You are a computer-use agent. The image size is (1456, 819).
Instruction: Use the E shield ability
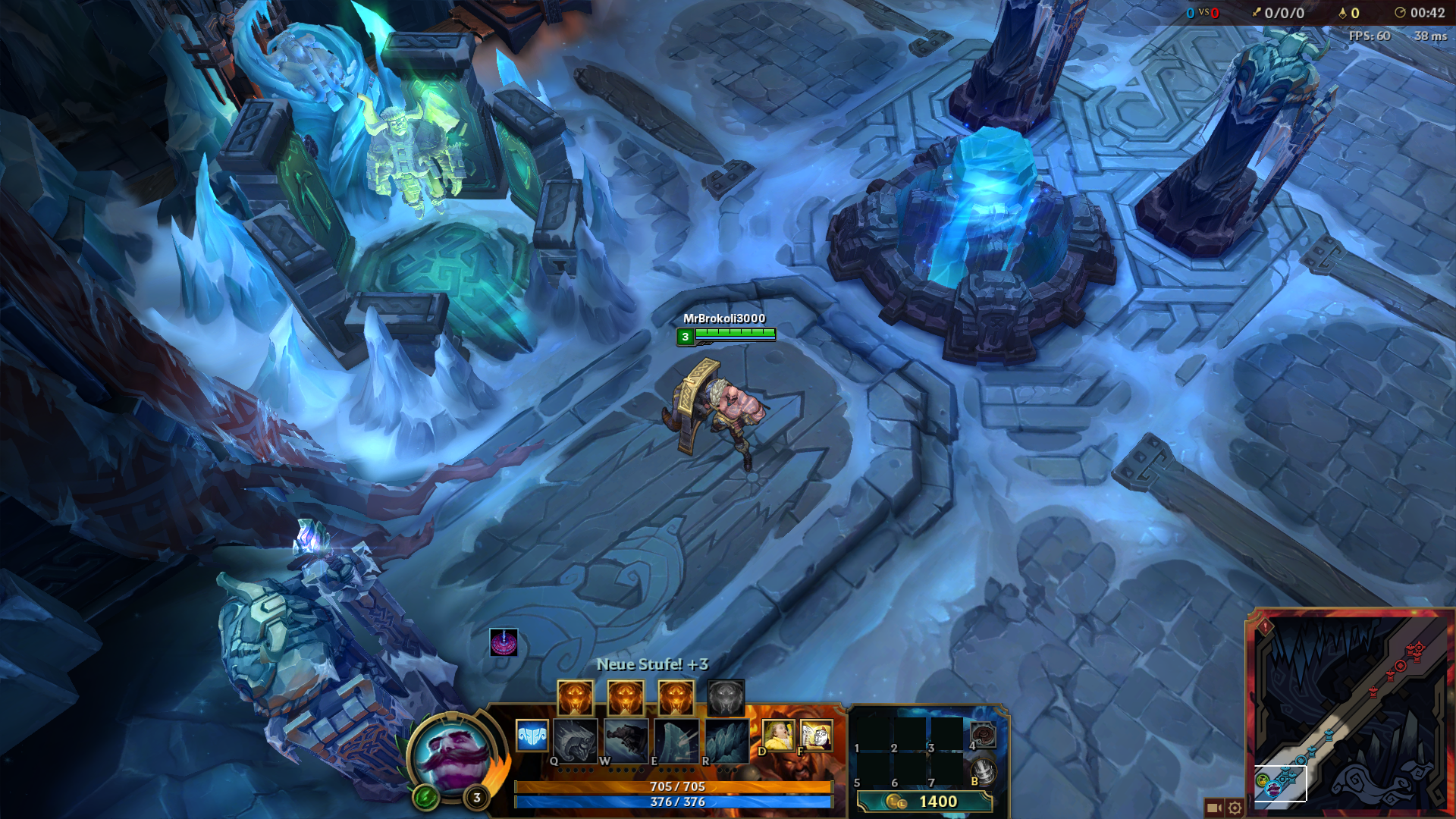pyautogui.click(x=676, y=739)
